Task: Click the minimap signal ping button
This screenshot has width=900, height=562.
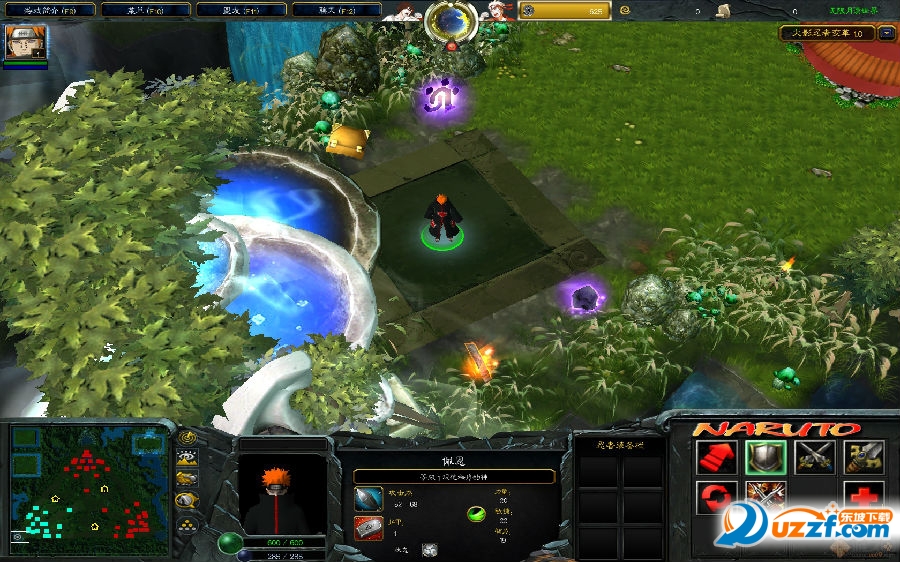Action: point(187,437)
